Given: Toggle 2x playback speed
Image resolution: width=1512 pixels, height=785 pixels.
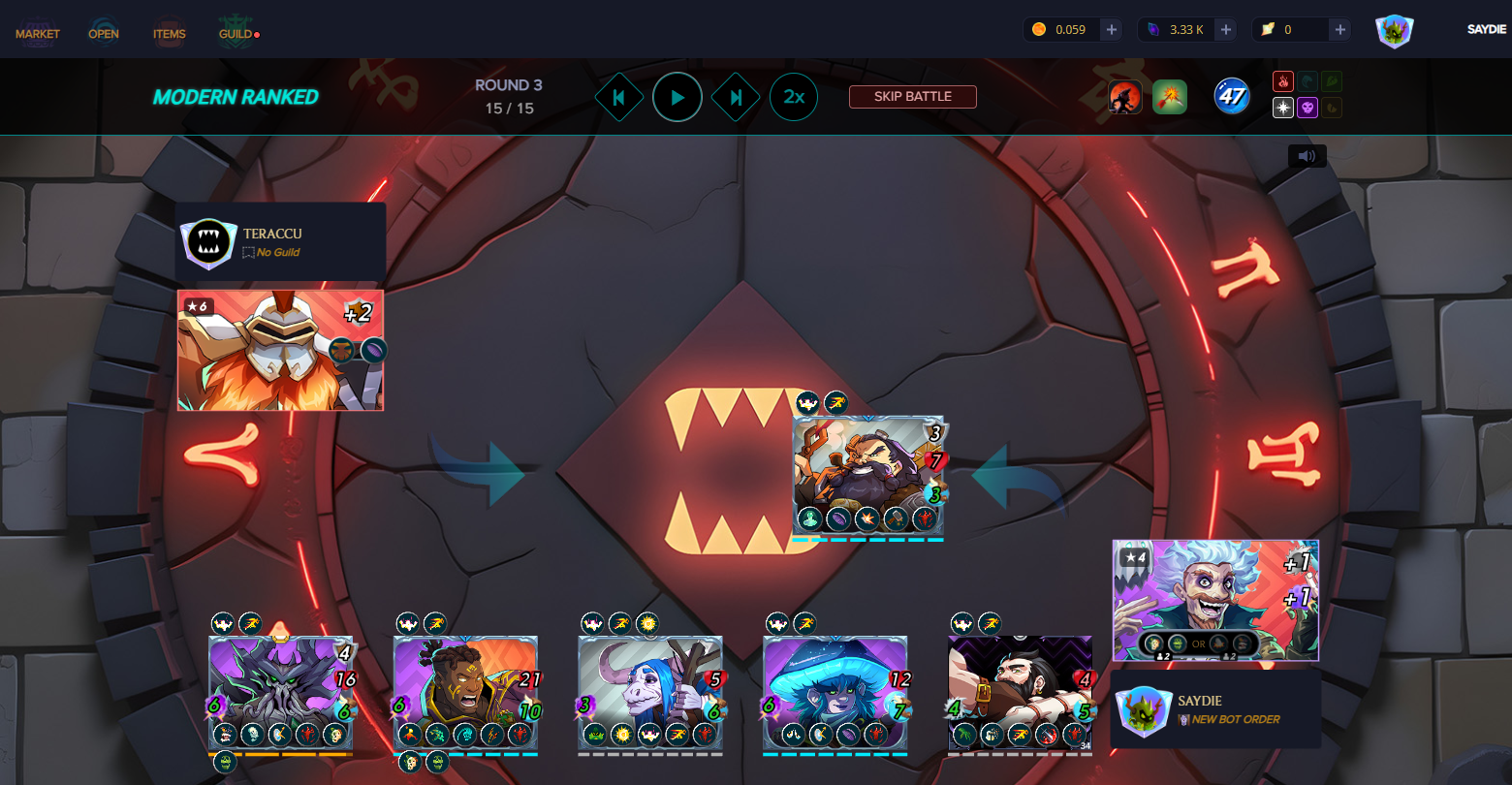Looking at the screenshot, I should (x=794, y=97).
